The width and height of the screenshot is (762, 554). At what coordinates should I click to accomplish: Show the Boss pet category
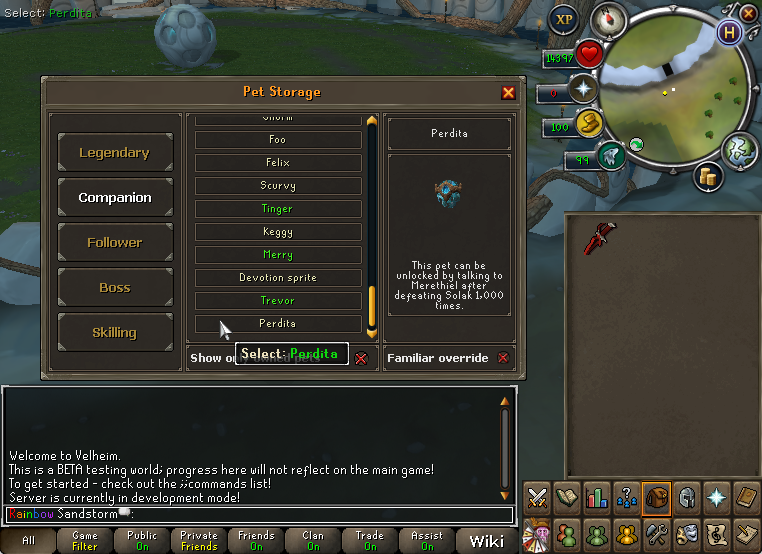point(115,288)
